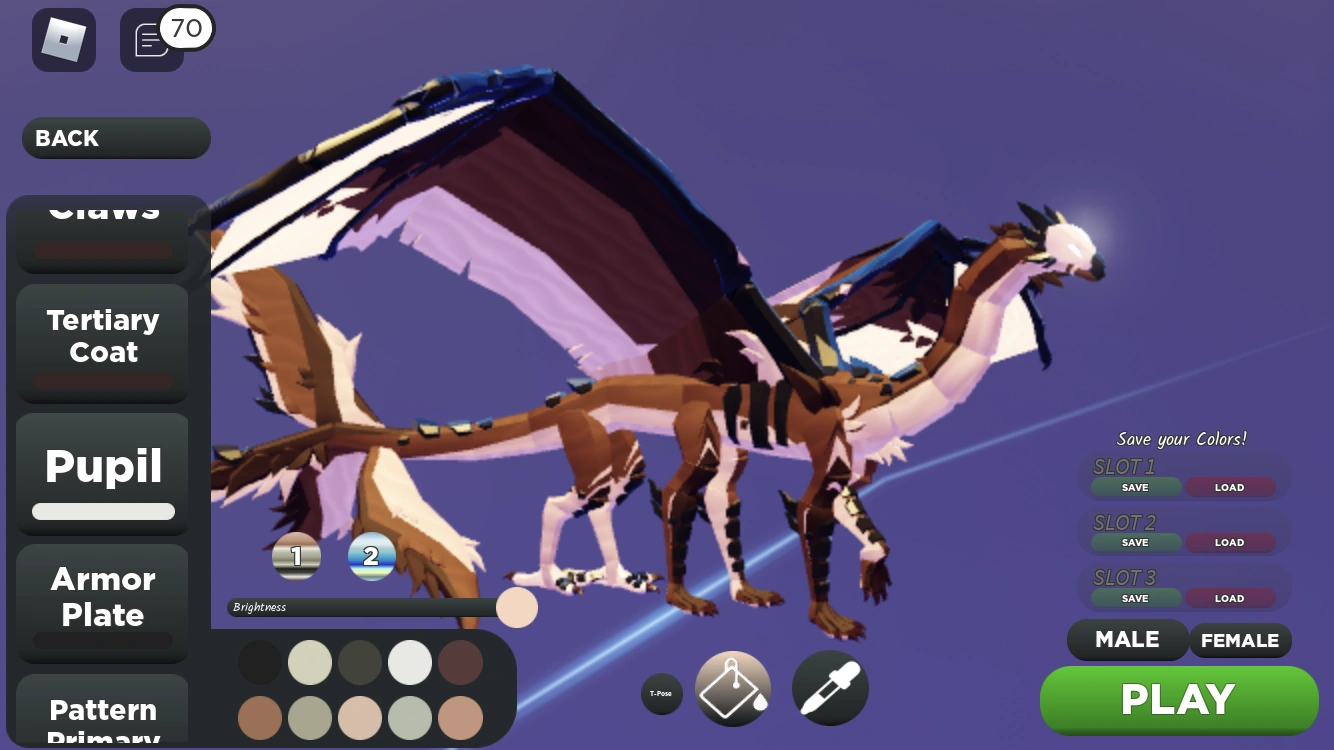This screenshot has width=1334, height=750.
Task: Open the paint bucket fill tool
Action: coord(733,687)
